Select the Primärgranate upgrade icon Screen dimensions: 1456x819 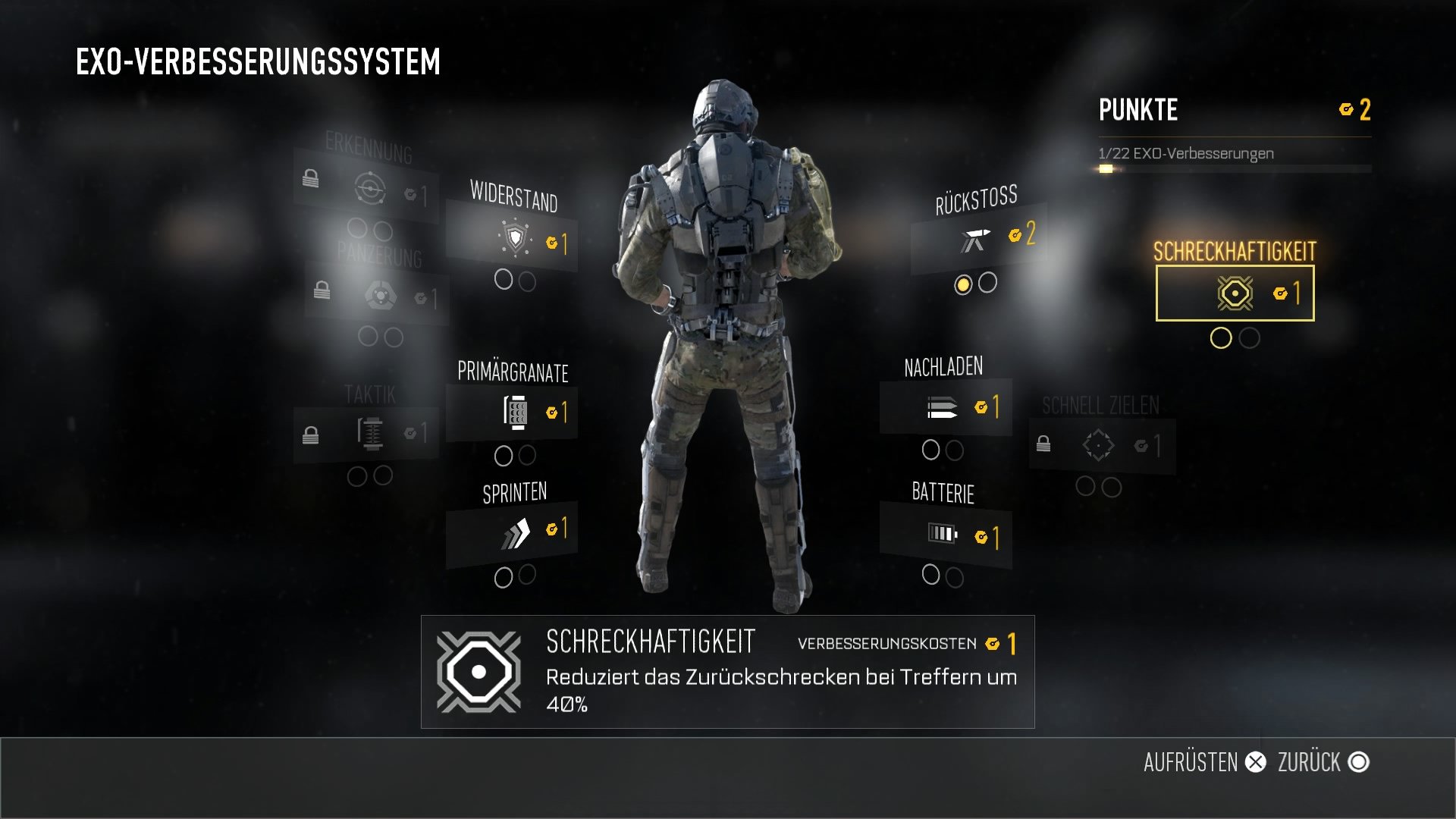click(514, 409)
